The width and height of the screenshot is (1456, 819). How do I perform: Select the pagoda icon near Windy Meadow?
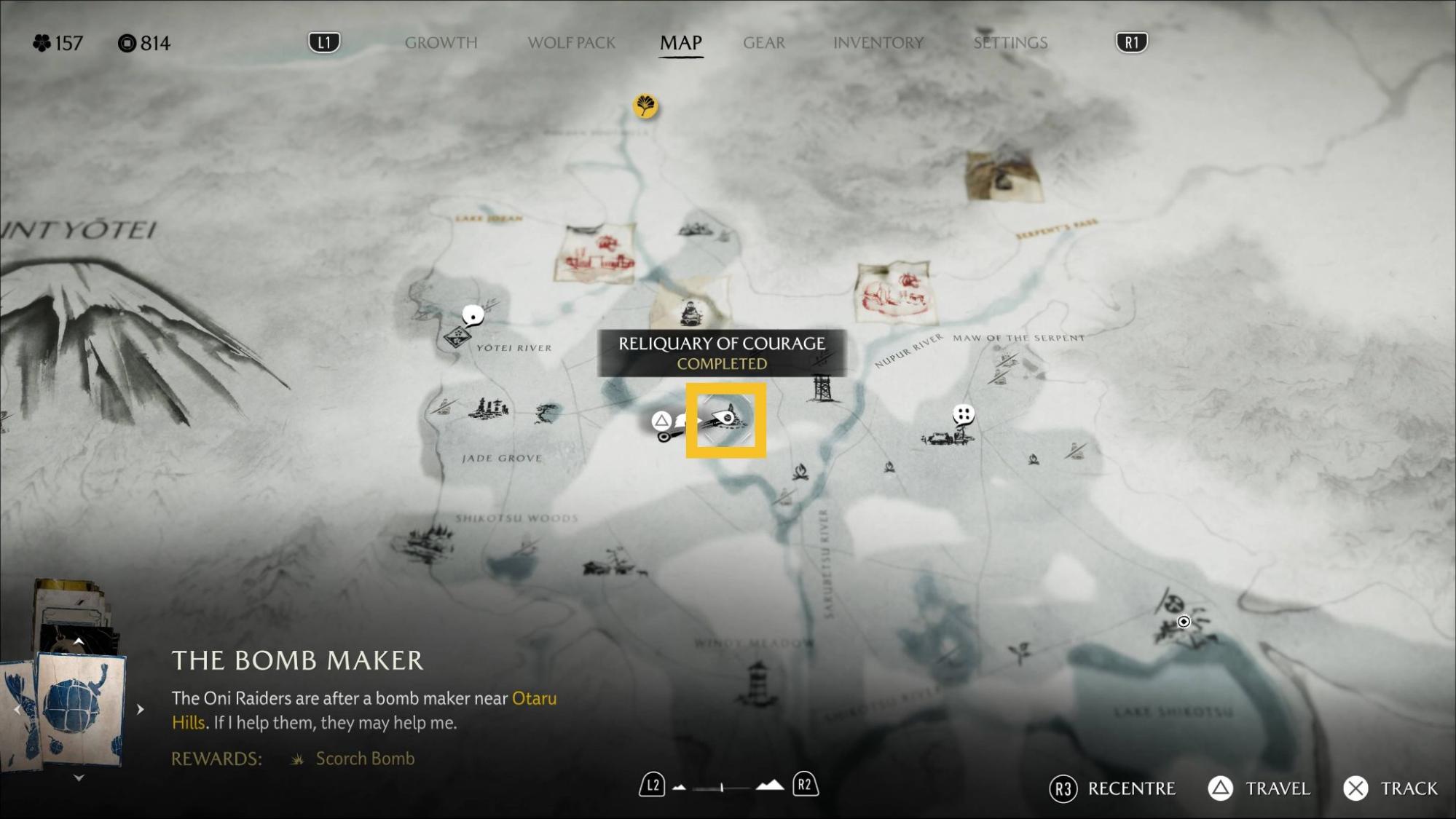click(x=757, y=682)
